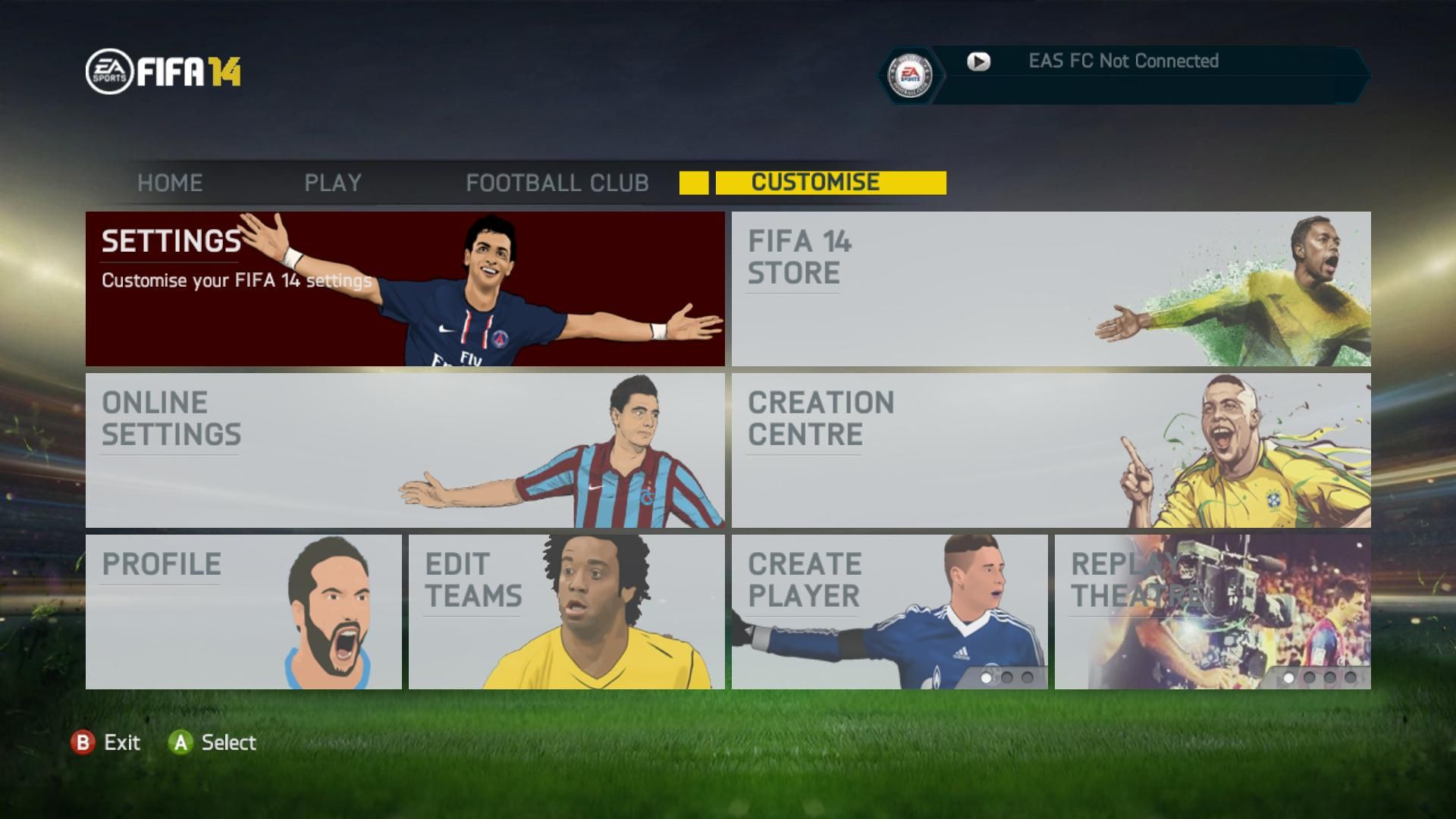Select the CUSTOMISE tab
Image resolution: width=1456 pixels, height=819 pixels.
point(816,183)
